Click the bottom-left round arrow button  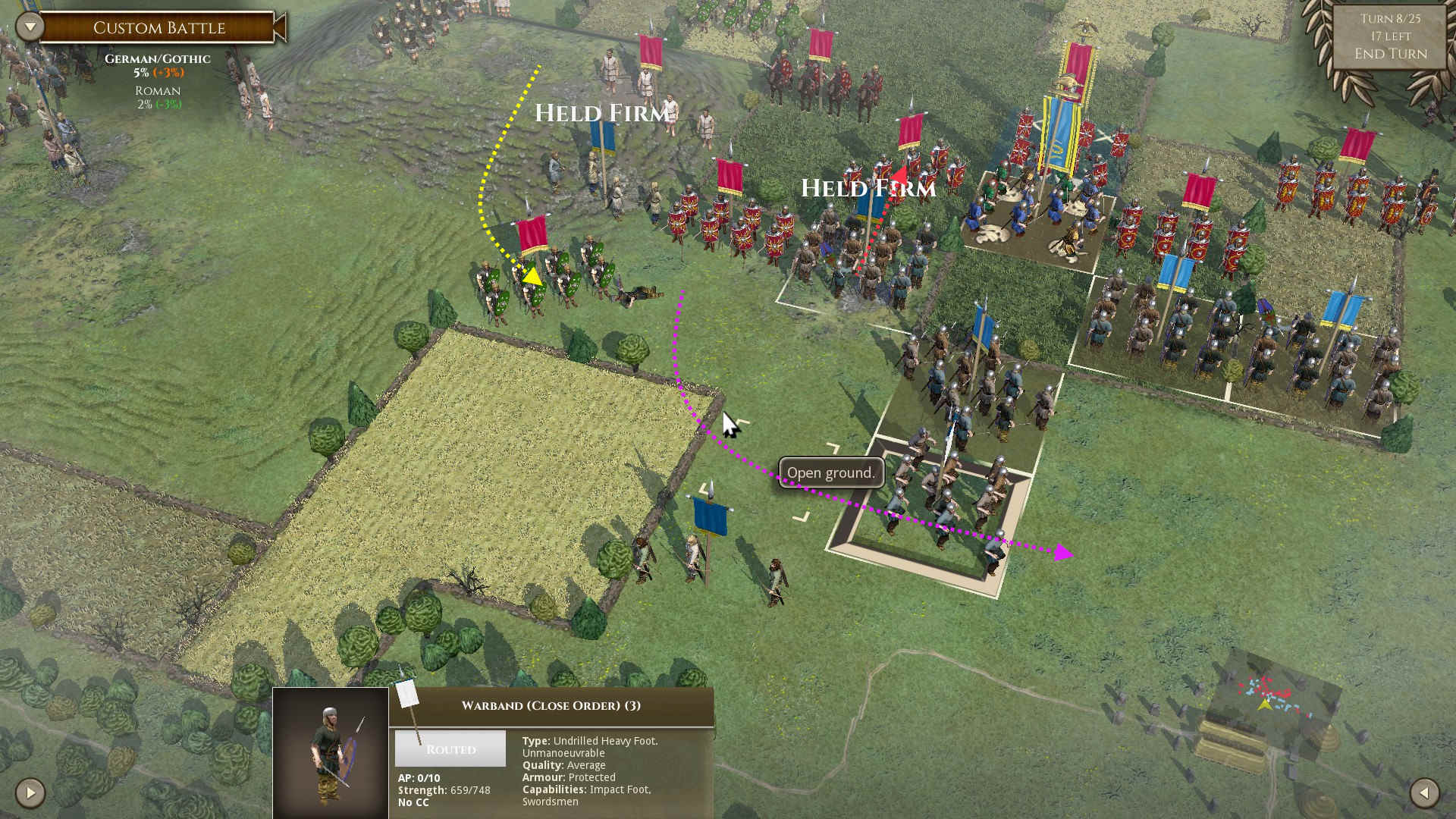tap(30, 793)
